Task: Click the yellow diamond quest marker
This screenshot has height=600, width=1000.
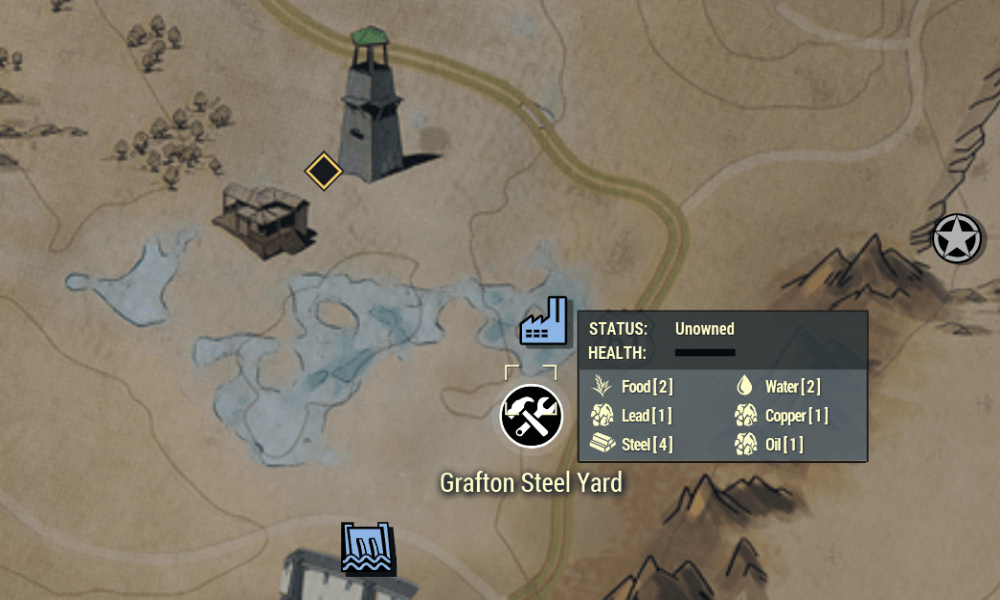Action: (323, 170)
